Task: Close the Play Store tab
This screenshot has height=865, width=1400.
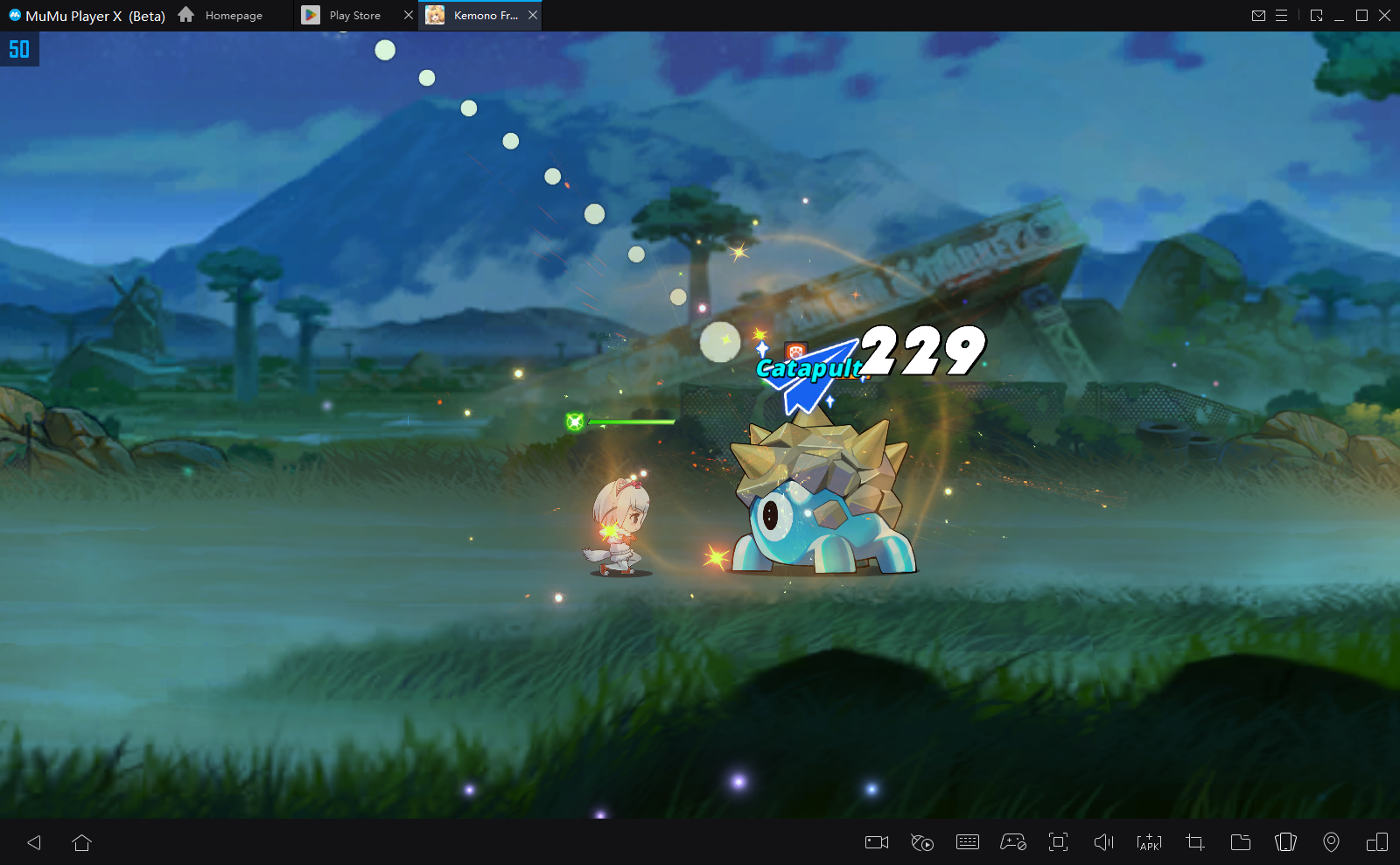Action: pos(408,15)
